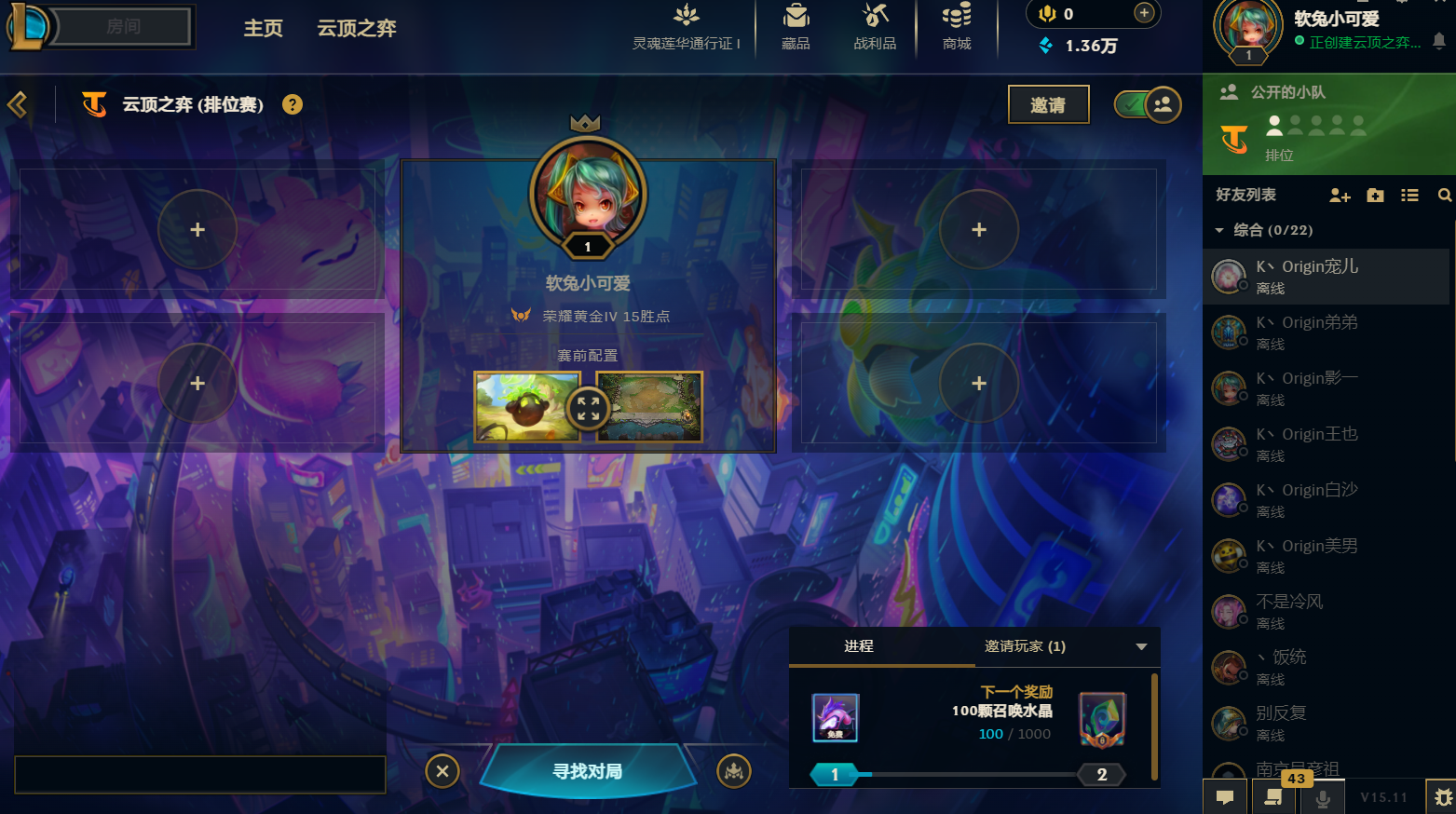Toggle the open party switch next to 邀请

pos(1146,104)
